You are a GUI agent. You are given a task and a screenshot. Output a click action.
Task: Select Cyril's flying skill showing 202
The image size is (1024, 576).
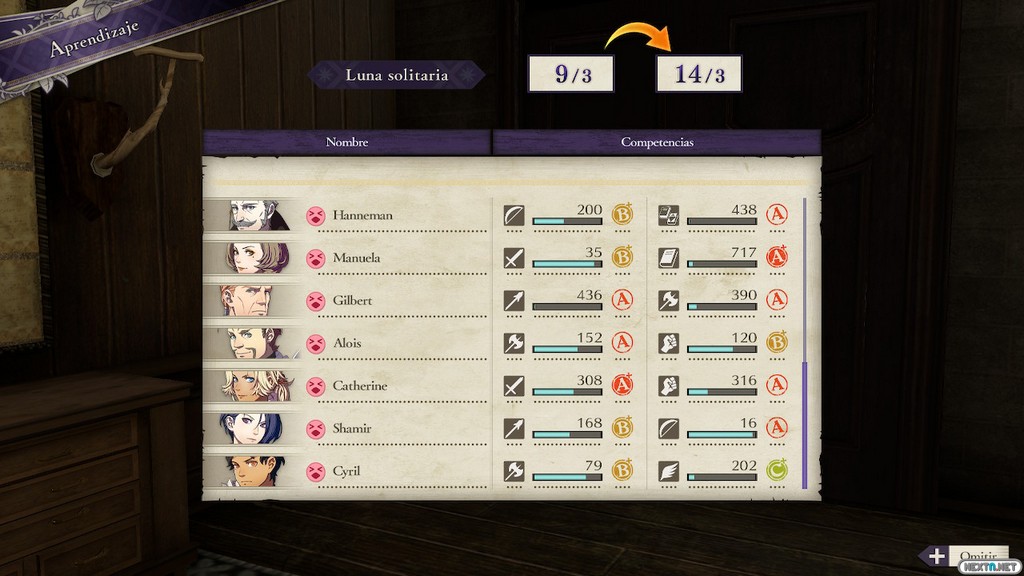[722, 471]
